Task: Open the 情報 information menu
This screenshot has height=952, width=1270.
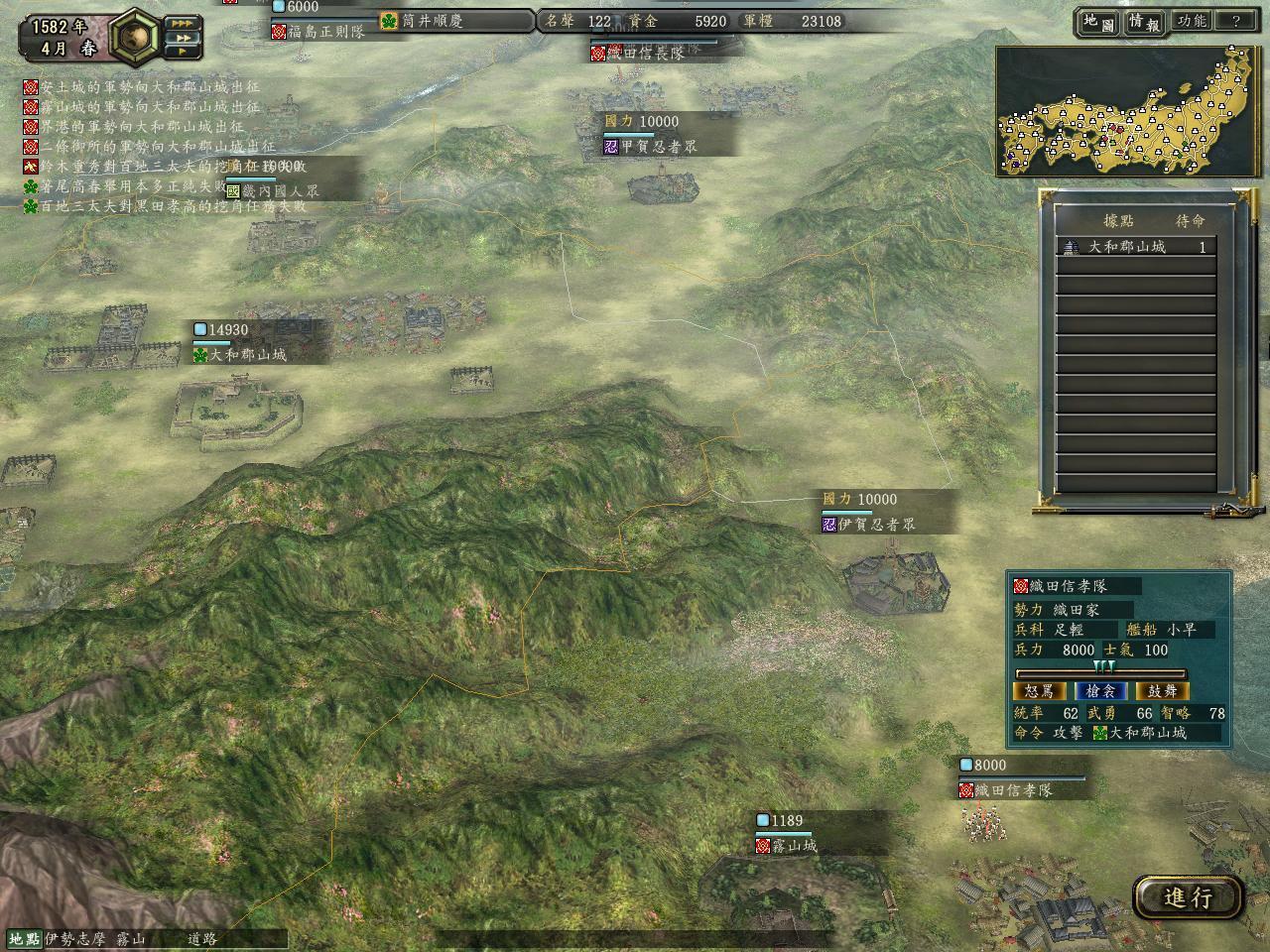Action: [x=1143, y=22]
